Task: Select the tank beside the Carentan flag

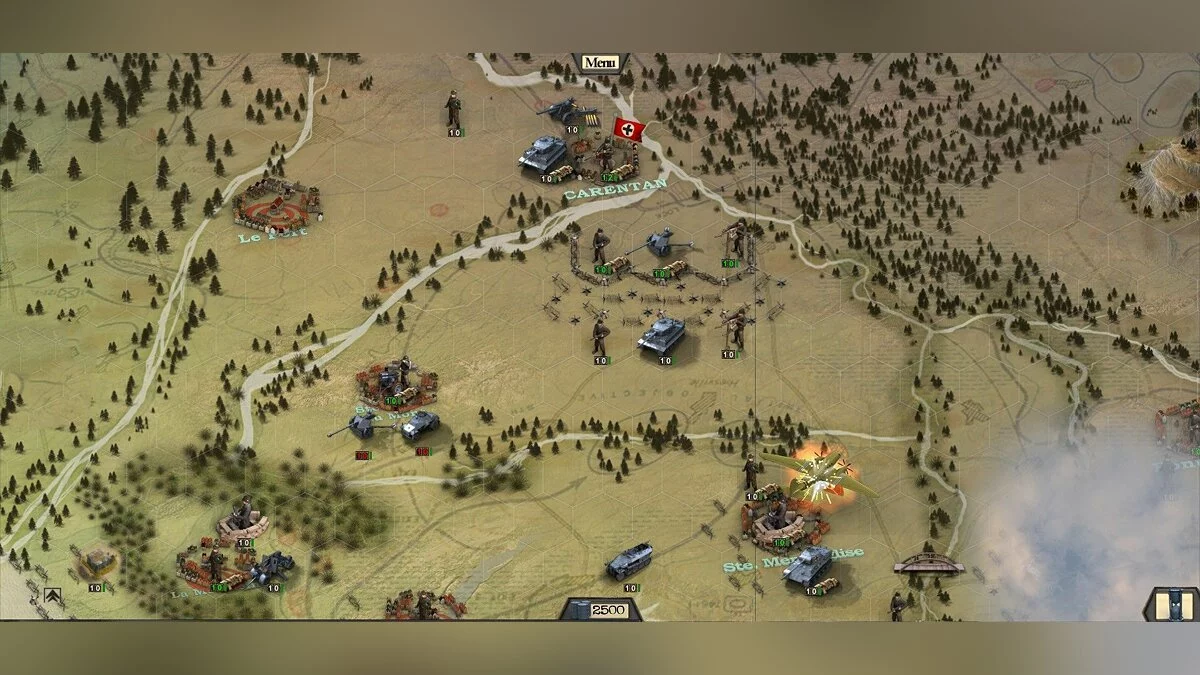Action: point(543,153)
